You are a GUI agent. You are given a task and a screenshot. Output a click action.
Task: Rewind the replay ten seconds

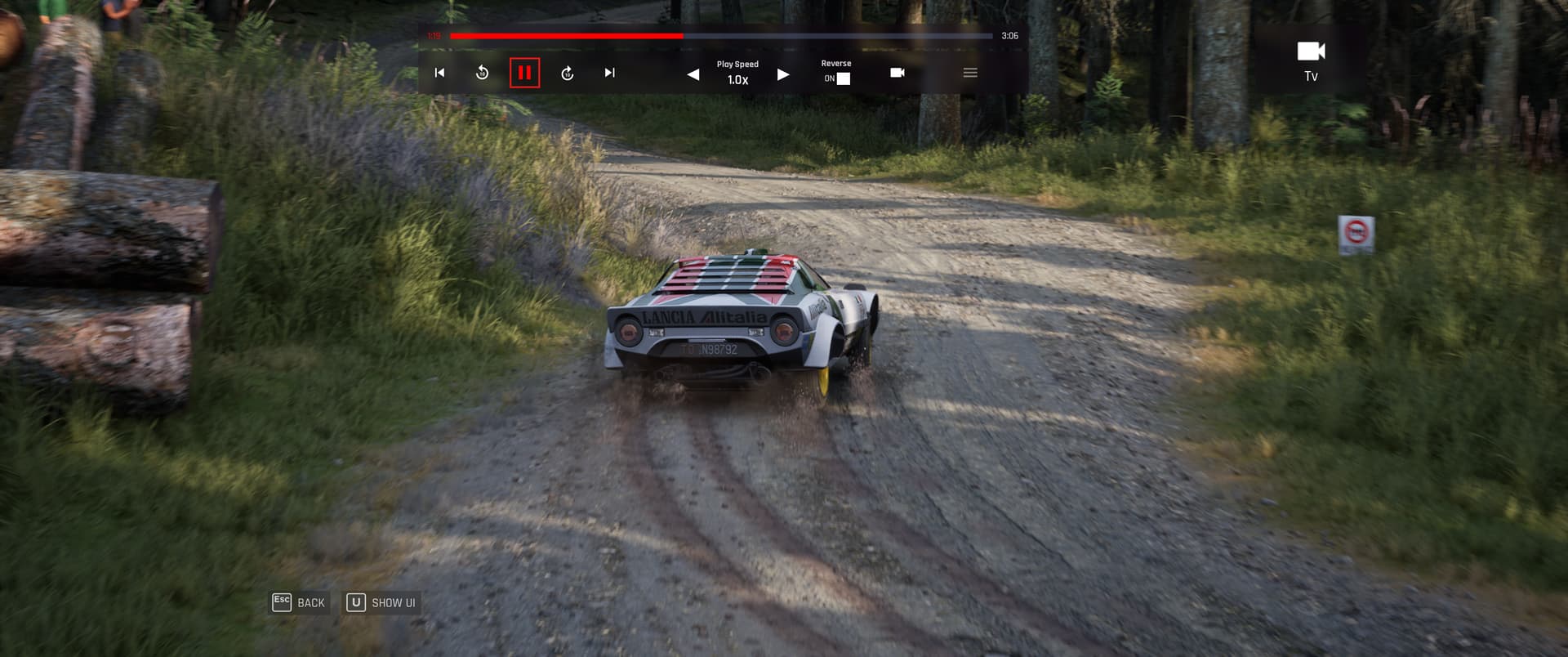[482, 73]
